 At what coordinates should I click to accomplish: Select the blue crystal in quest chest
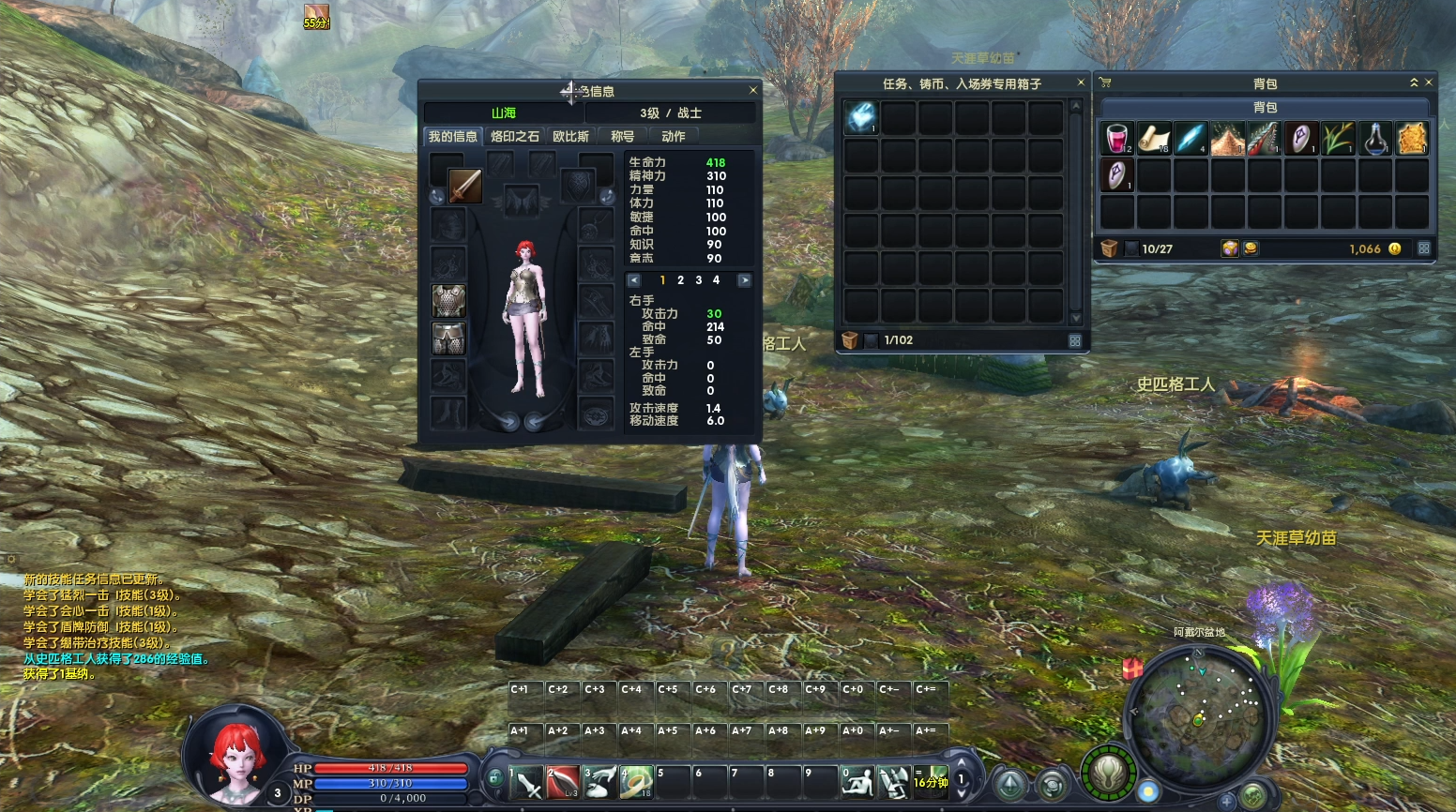click(860, 117)
